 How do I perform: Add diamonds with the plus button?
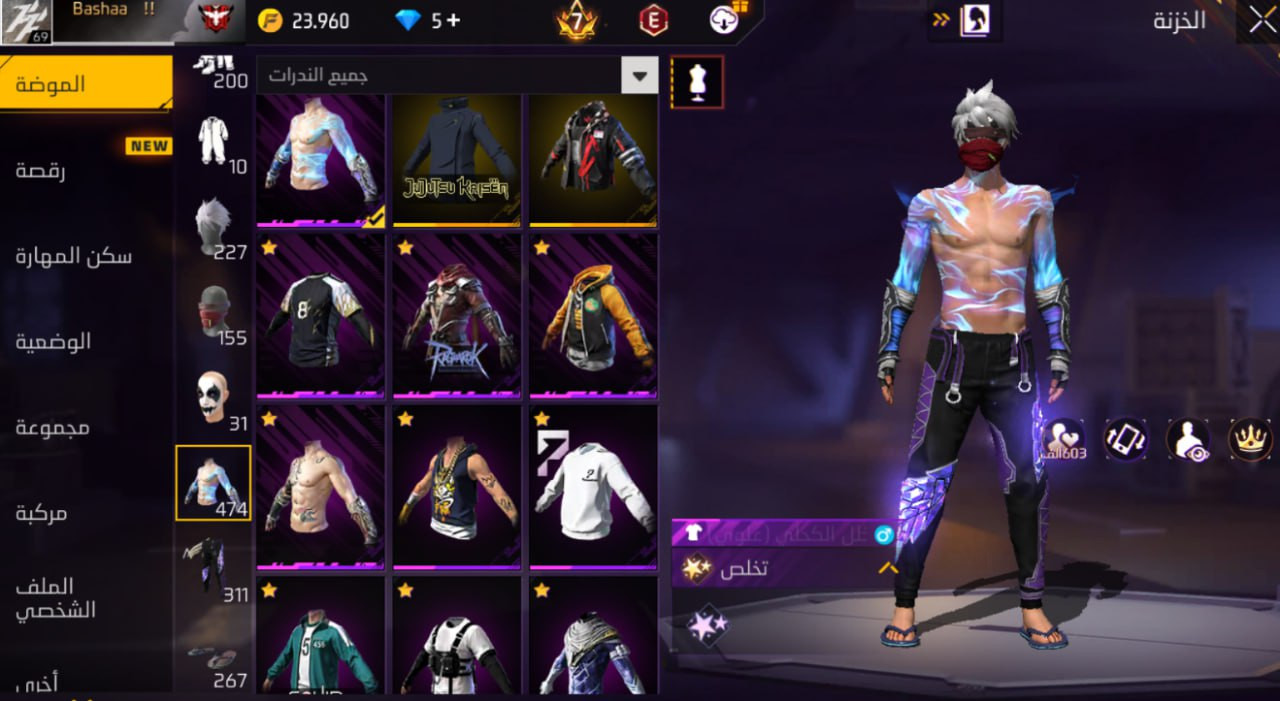tap(453, 21)
